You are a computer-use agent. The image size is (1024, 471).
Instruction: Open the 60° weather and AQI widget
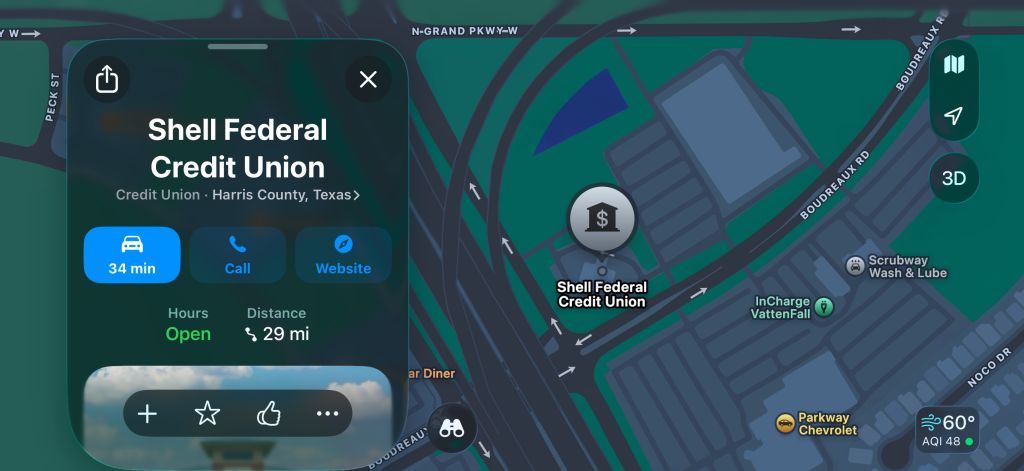tap(947, 430)
